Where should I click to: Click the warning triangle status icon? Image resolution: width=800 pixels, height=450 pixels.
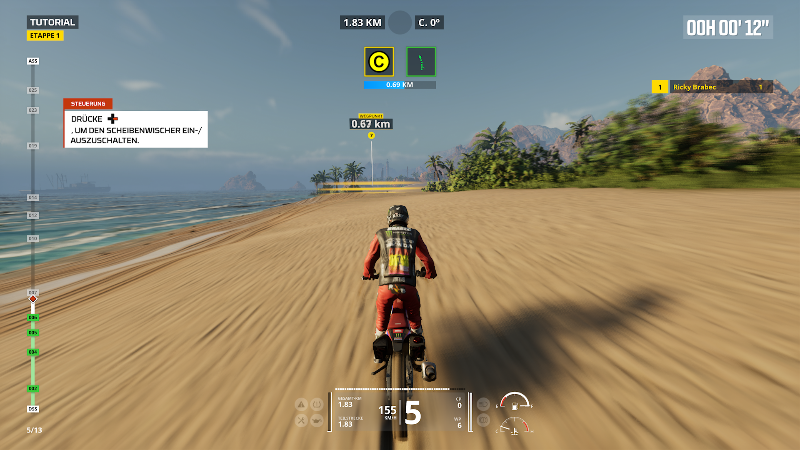(x=301, y=404)
